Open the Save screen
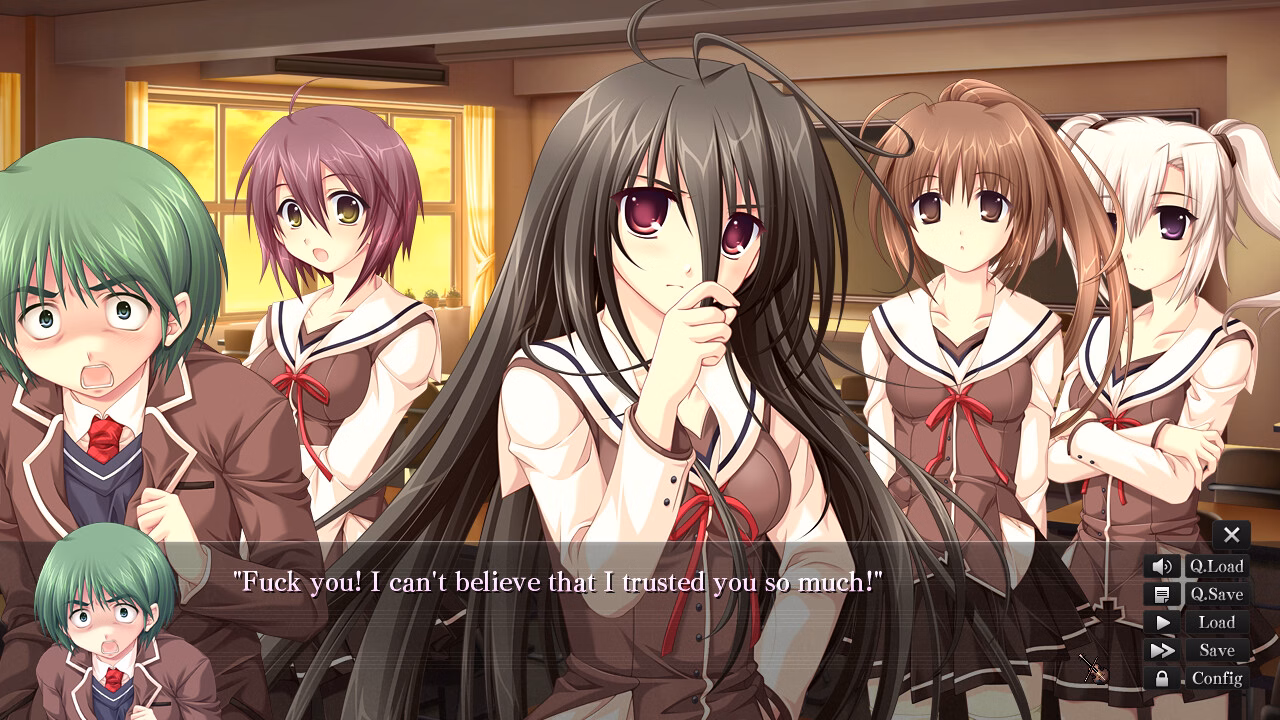Viewport: 1280px width, 720px height. pos(1216,650)
